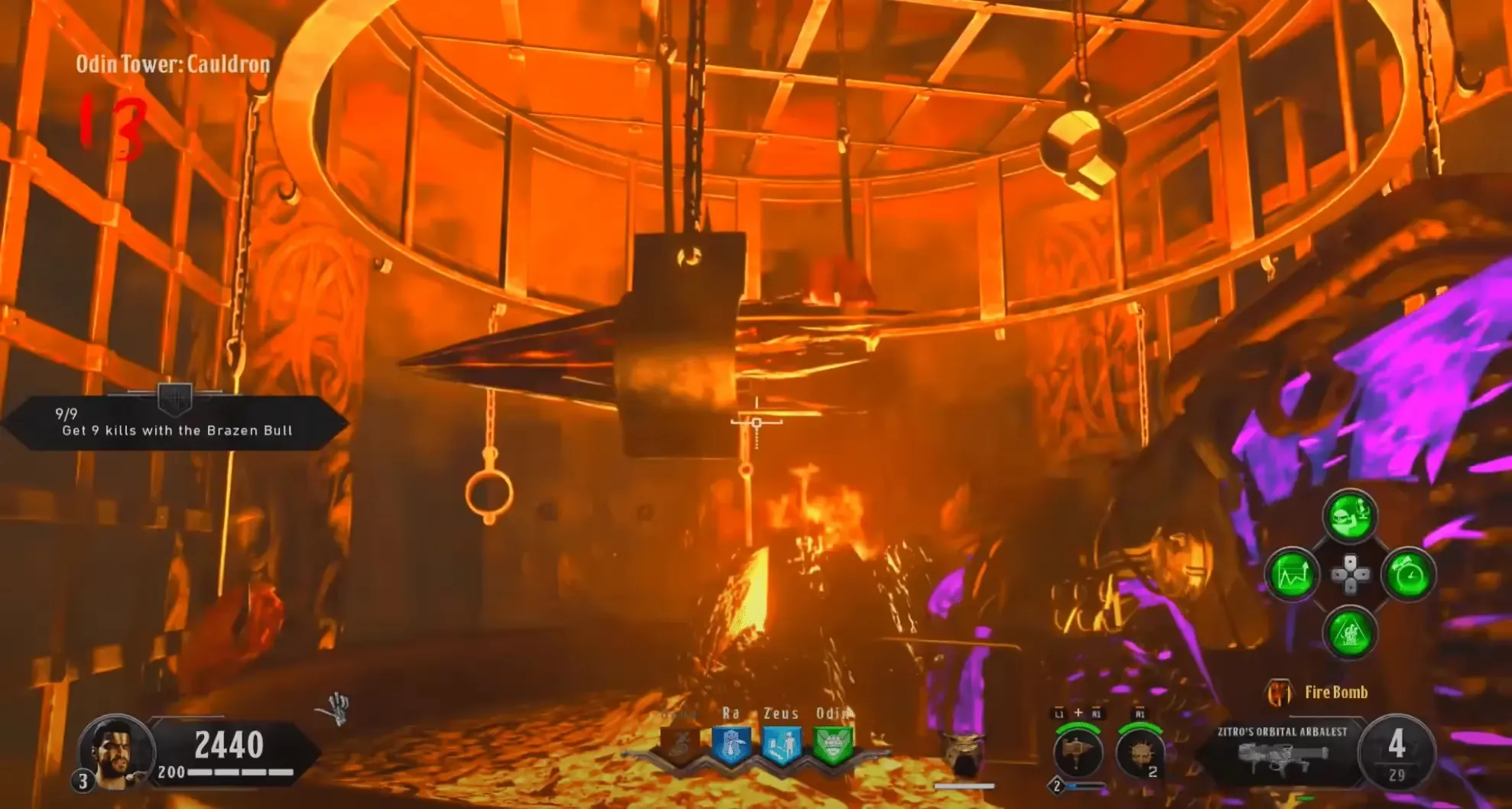1512x809 pixels.
Task: Select the Fire Bomb equipment icon
Action: click(1279, 693)
